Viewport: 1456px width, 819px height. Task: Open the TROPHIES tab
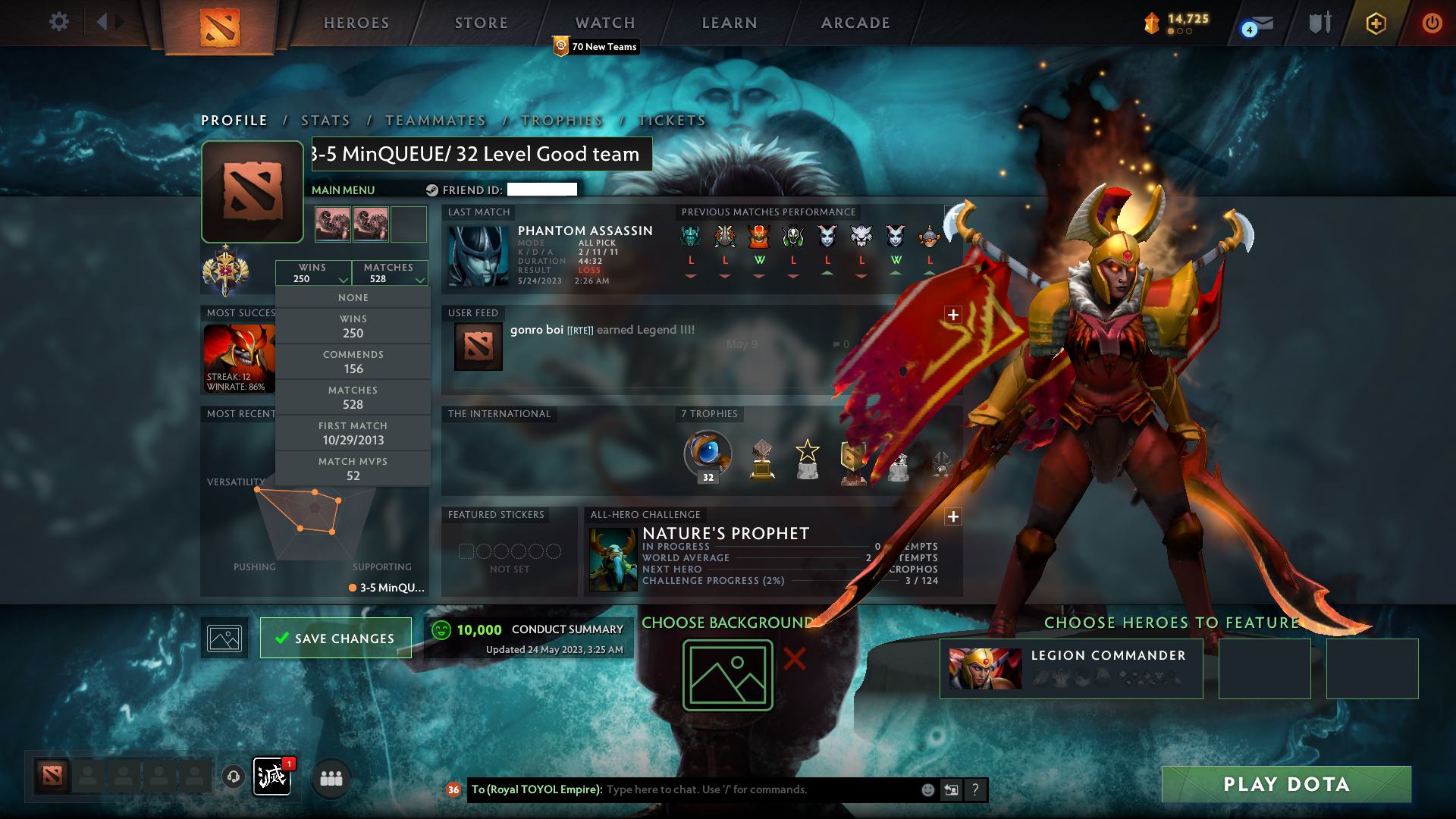point(561,120)
